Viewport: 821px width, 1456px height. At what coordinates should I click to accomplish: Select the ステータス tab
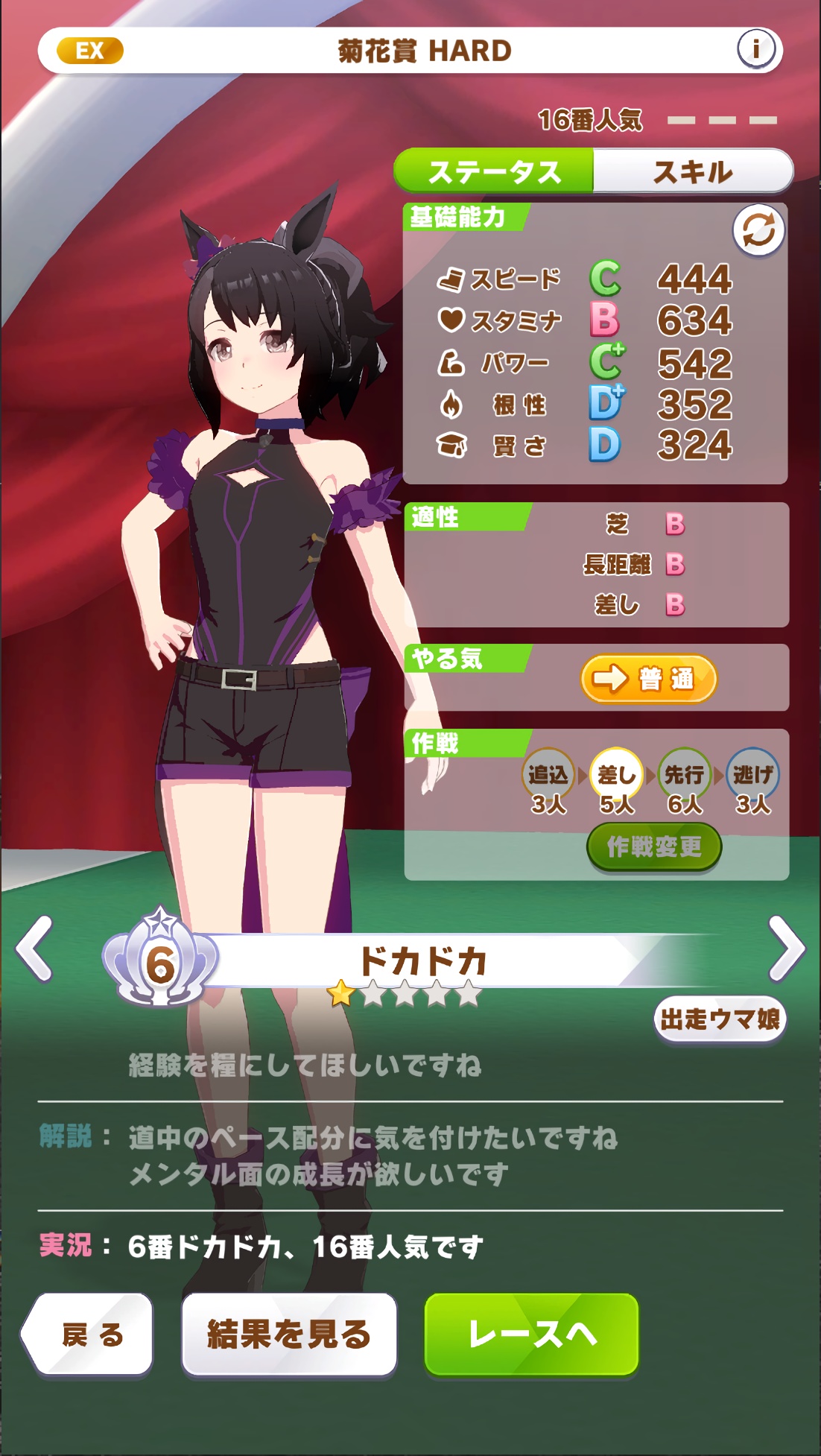pyautogui.click(x=494, y=172)
